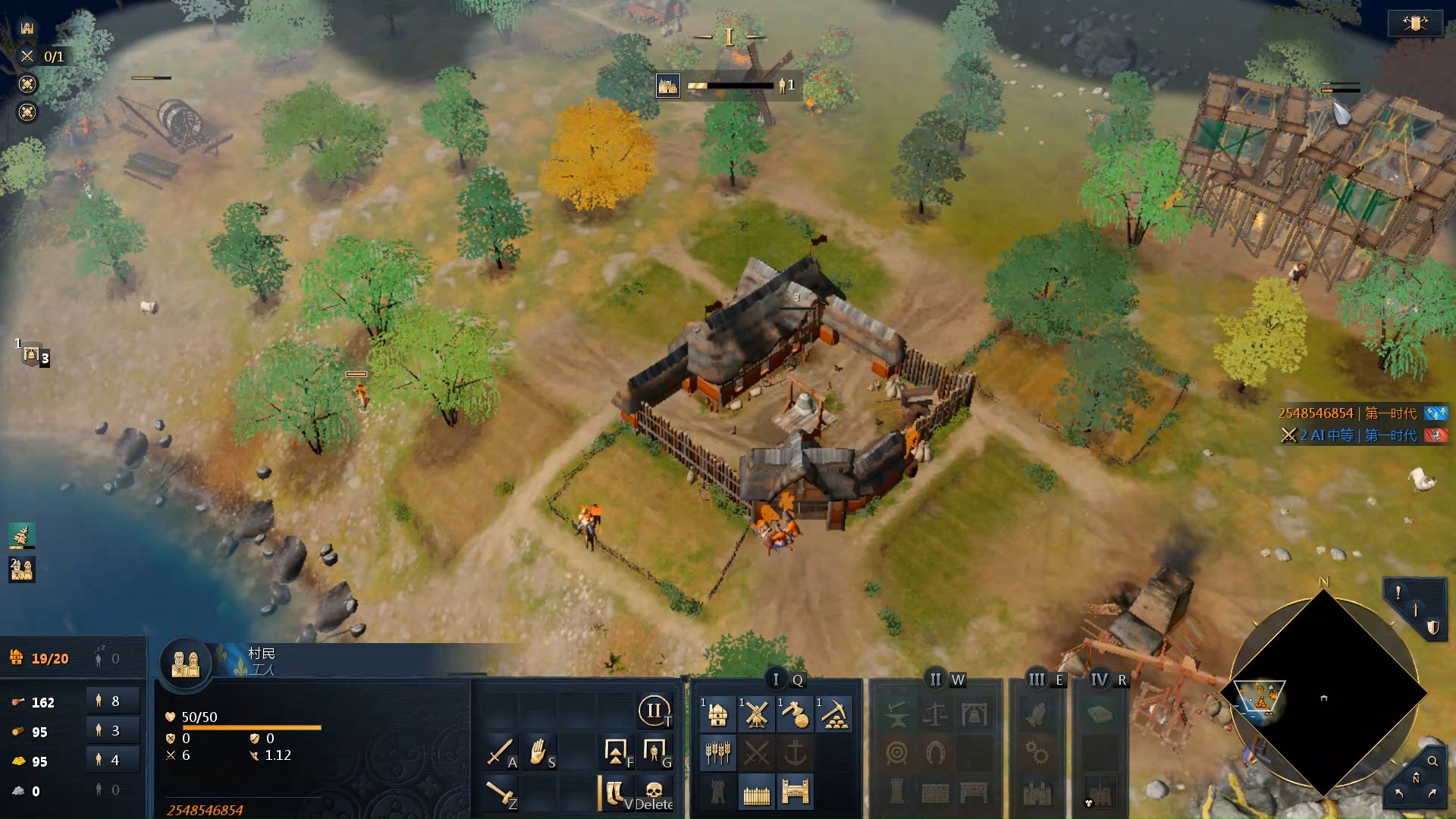Click the repair hammer command
1456x819 pixels.
[x=500, y=792]
